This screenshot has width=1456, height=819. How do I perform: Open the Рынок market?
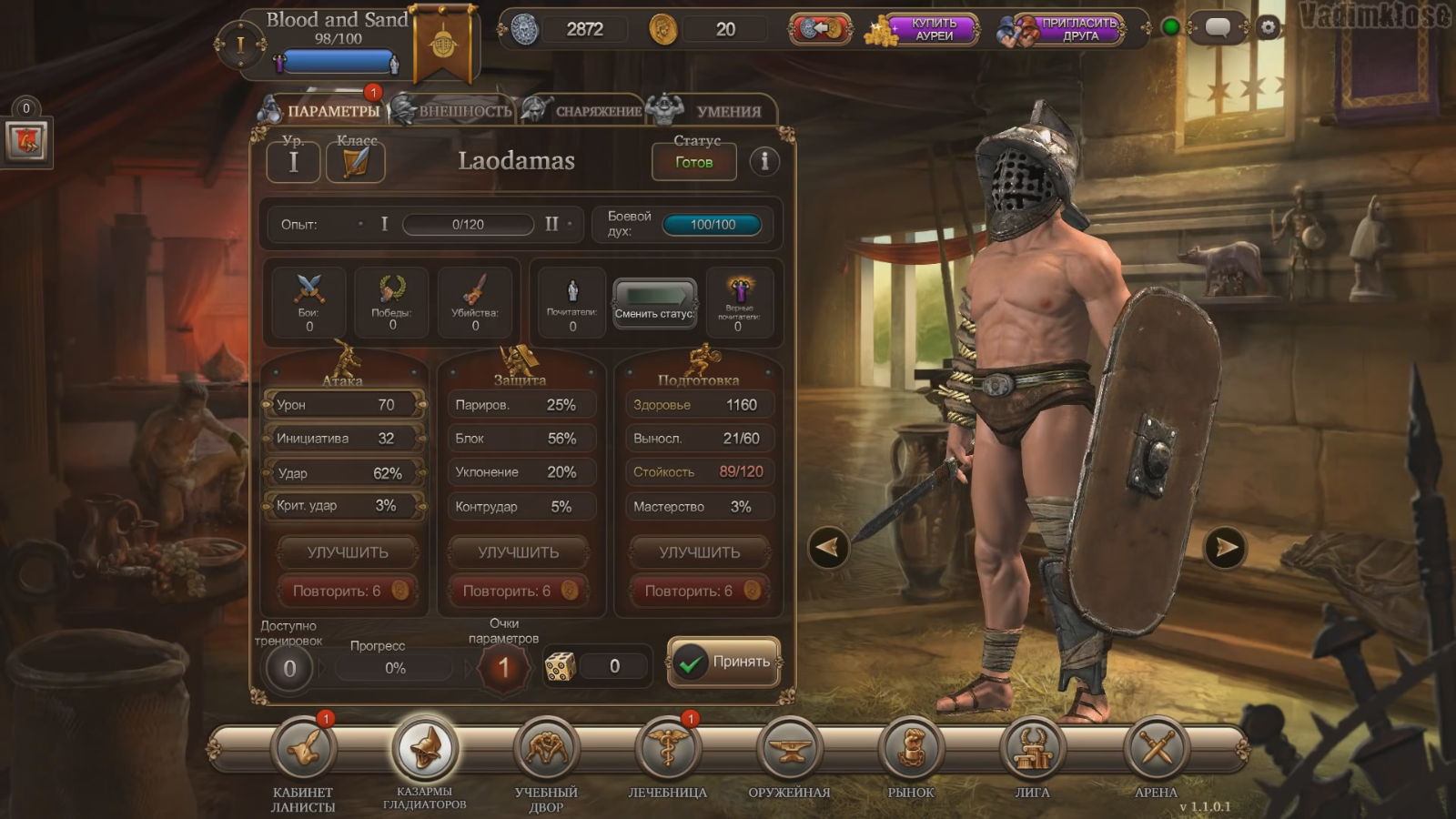pyautogui.click(x=911, y=749)
